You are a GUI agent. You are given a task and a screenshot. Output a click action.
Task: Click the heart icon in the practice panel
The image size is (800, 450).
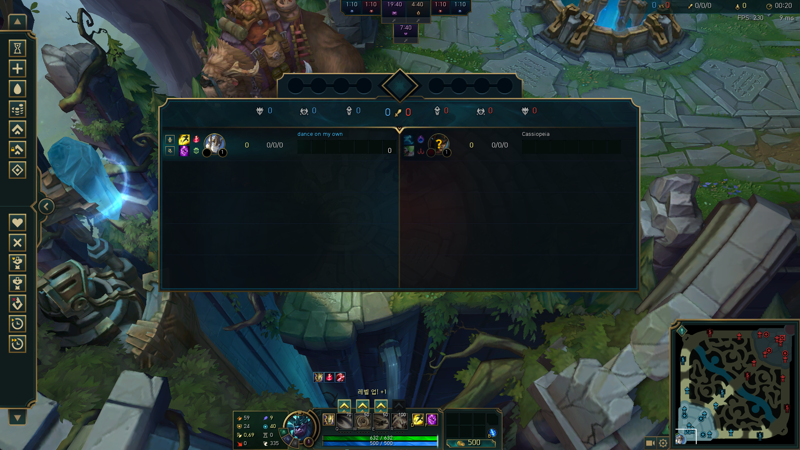tap(17, 222)
